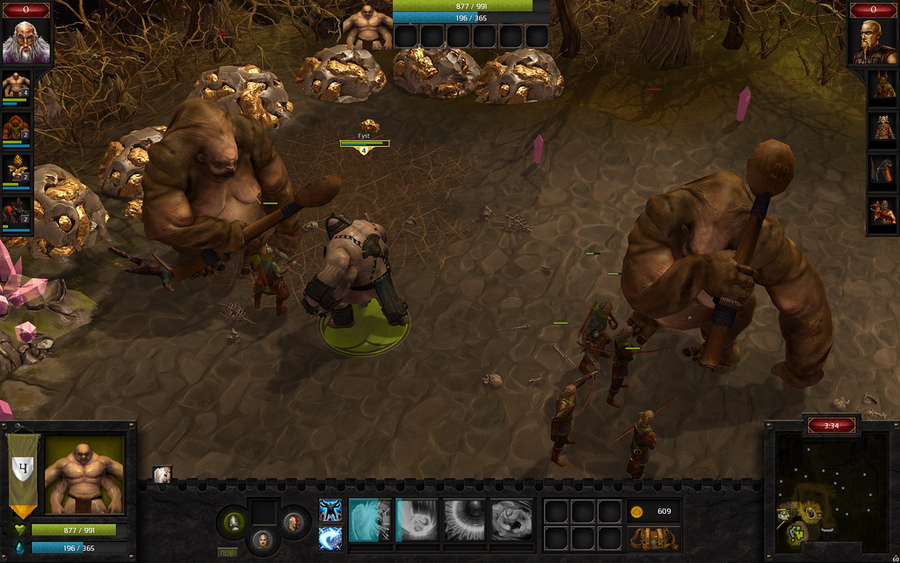900x563 pixels.
Task: Open the treasure chest shop
Action: 654,539
